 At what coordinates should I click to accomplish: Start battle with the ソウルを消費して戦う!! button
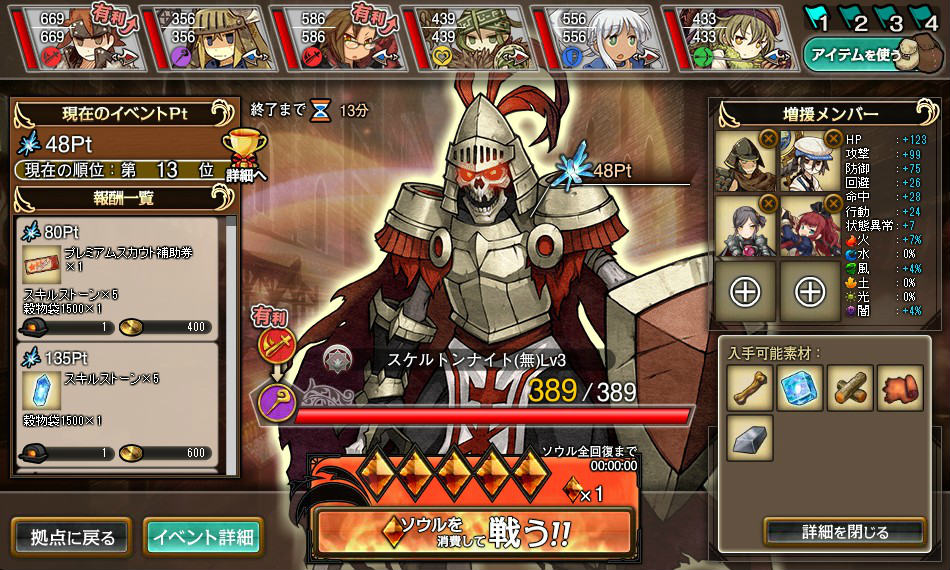pyautogui.click(x=473, y=530)
